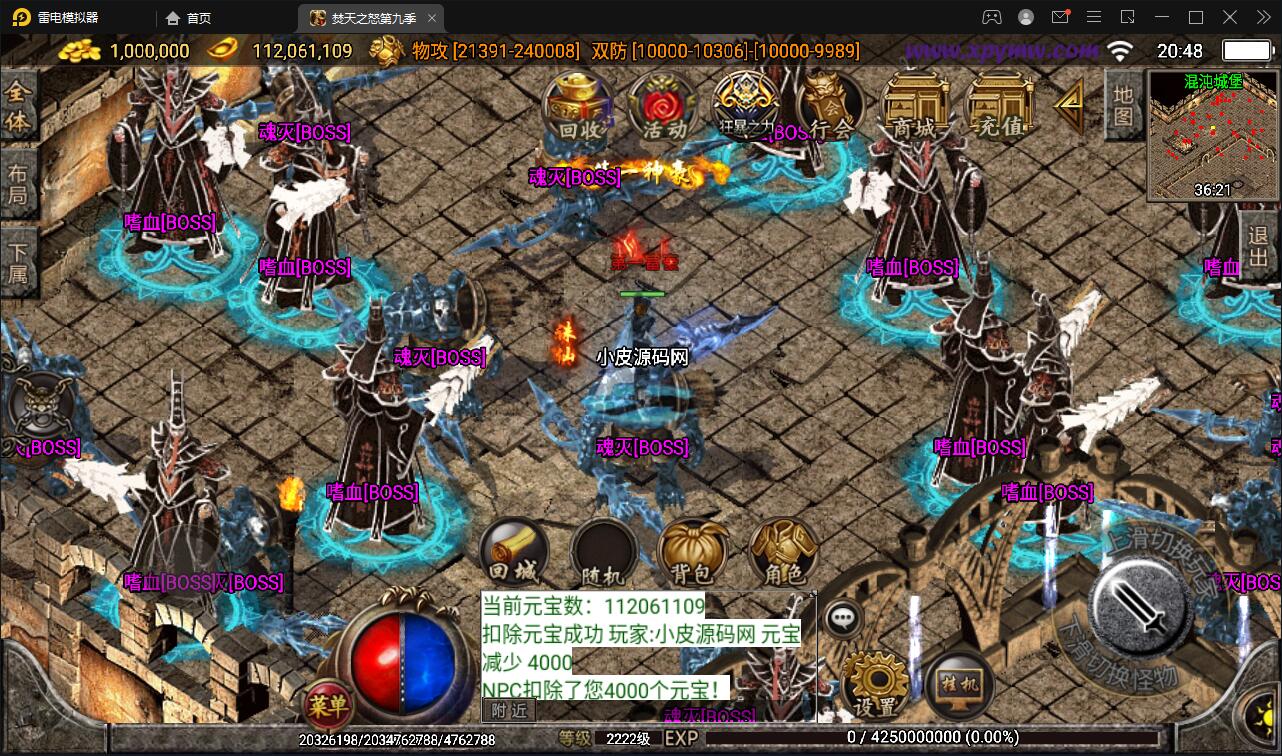The image size is (1282, 756).
Task: Open the 地图 map button
Action: pyautogui.click(x=1124, y=104)
